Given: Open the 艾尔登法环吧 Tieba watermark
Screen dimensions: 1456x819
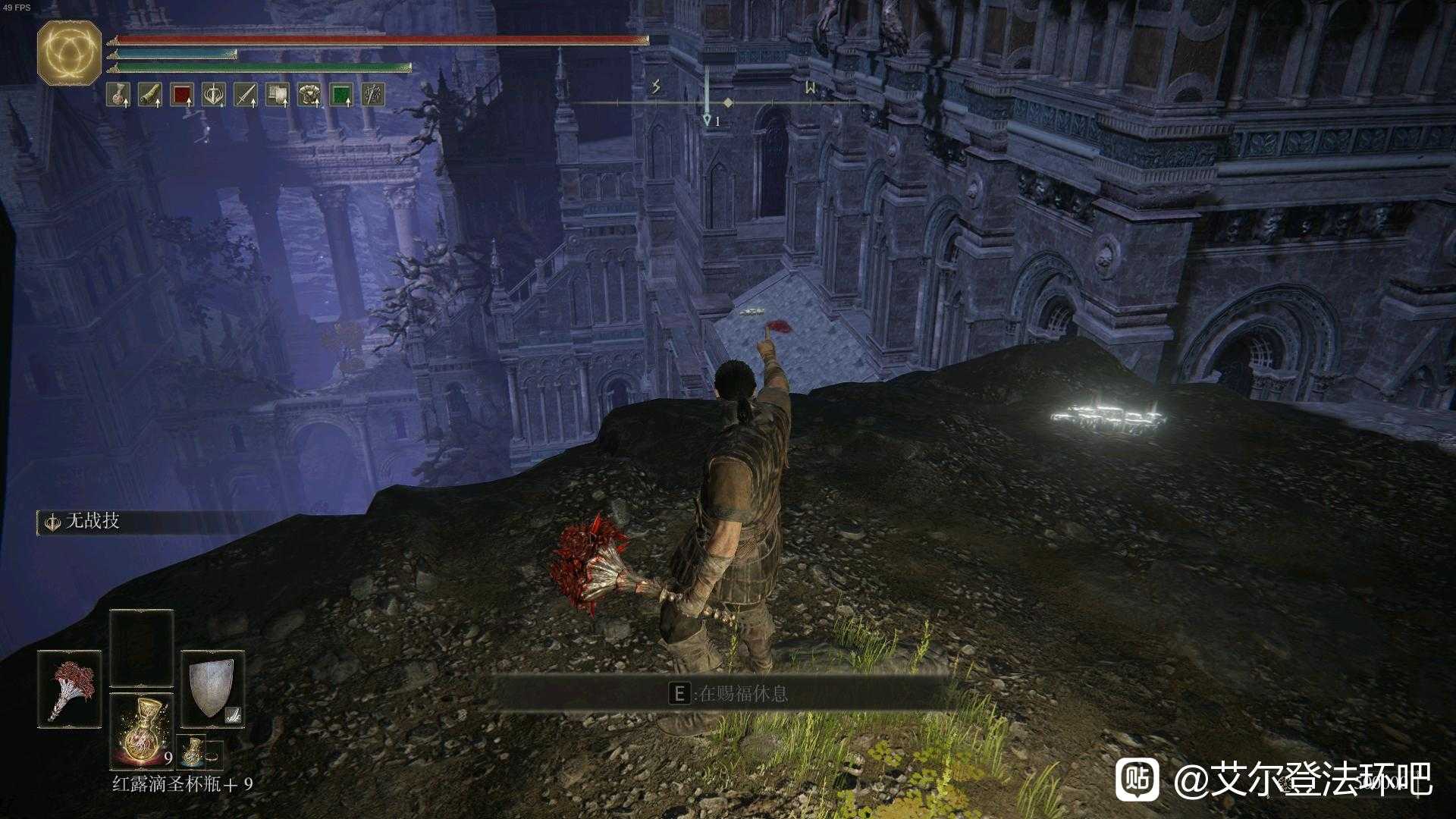Looking at the screenshot, I should coord(1274,779).
